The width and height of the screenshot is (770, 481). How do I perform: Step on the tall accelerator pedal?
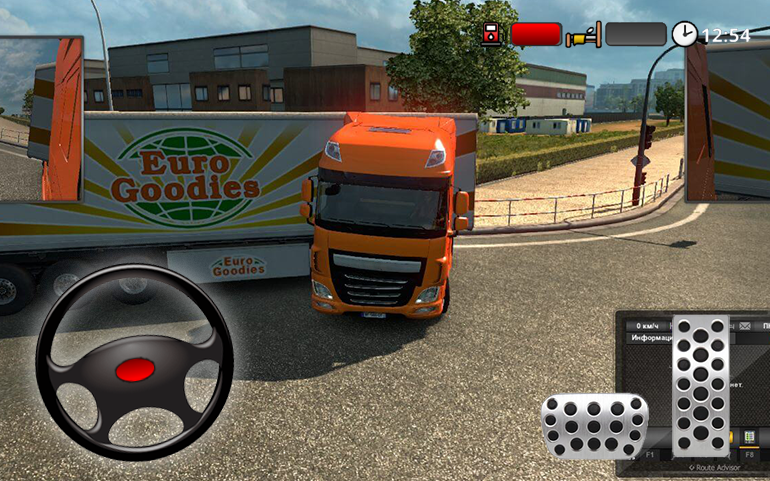[x=700, y=385]
